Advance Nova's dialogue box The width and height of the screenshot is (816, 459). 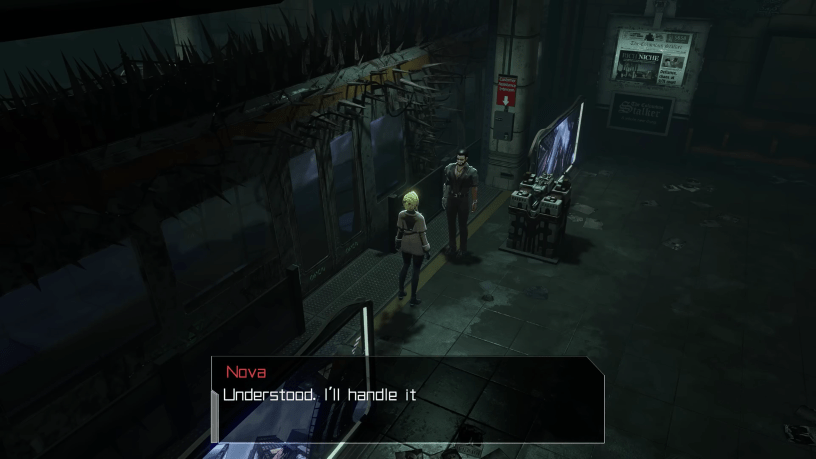pyautogui.click(x=408, y=398)
